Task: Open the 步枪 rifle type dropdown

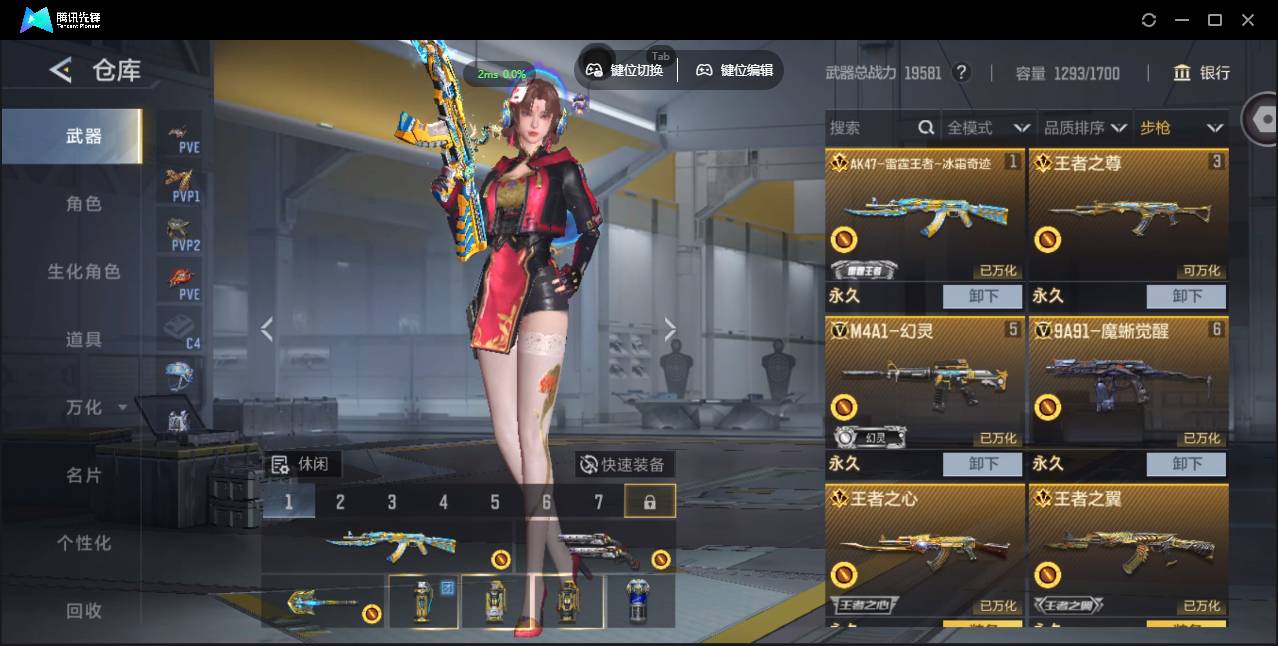Action: [1181, 128]
